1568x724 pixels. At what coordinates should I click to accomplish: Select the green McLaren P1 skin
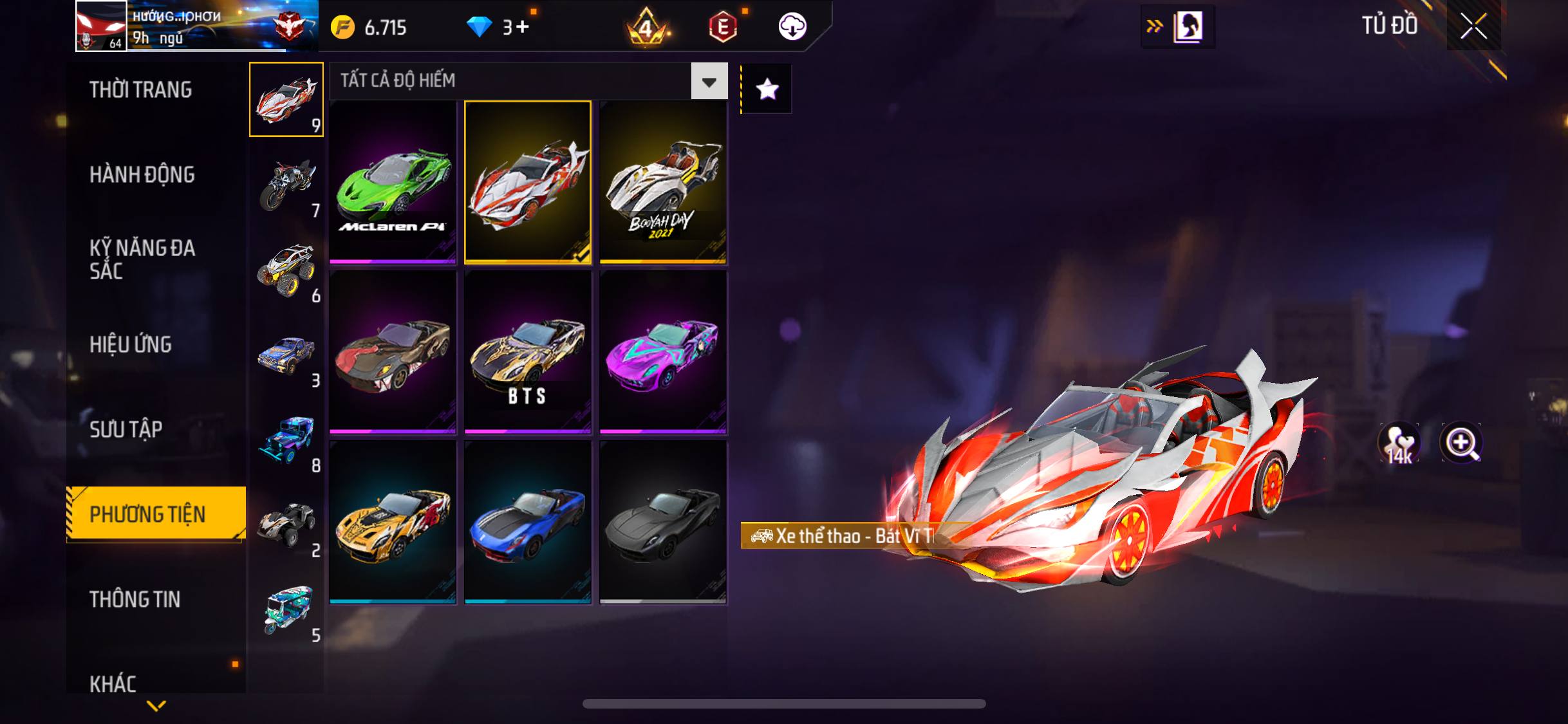click(x=393, y=183)
